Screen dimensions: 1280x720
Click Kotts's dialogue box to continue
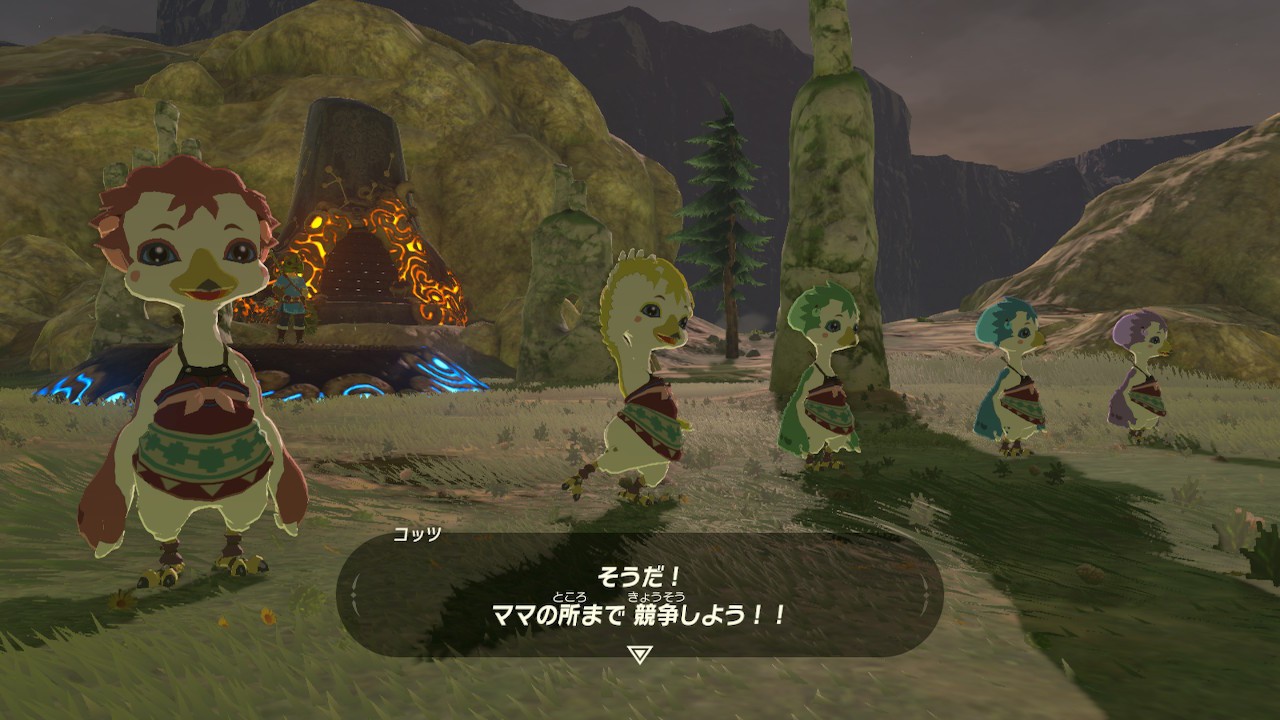click(639, 595)
